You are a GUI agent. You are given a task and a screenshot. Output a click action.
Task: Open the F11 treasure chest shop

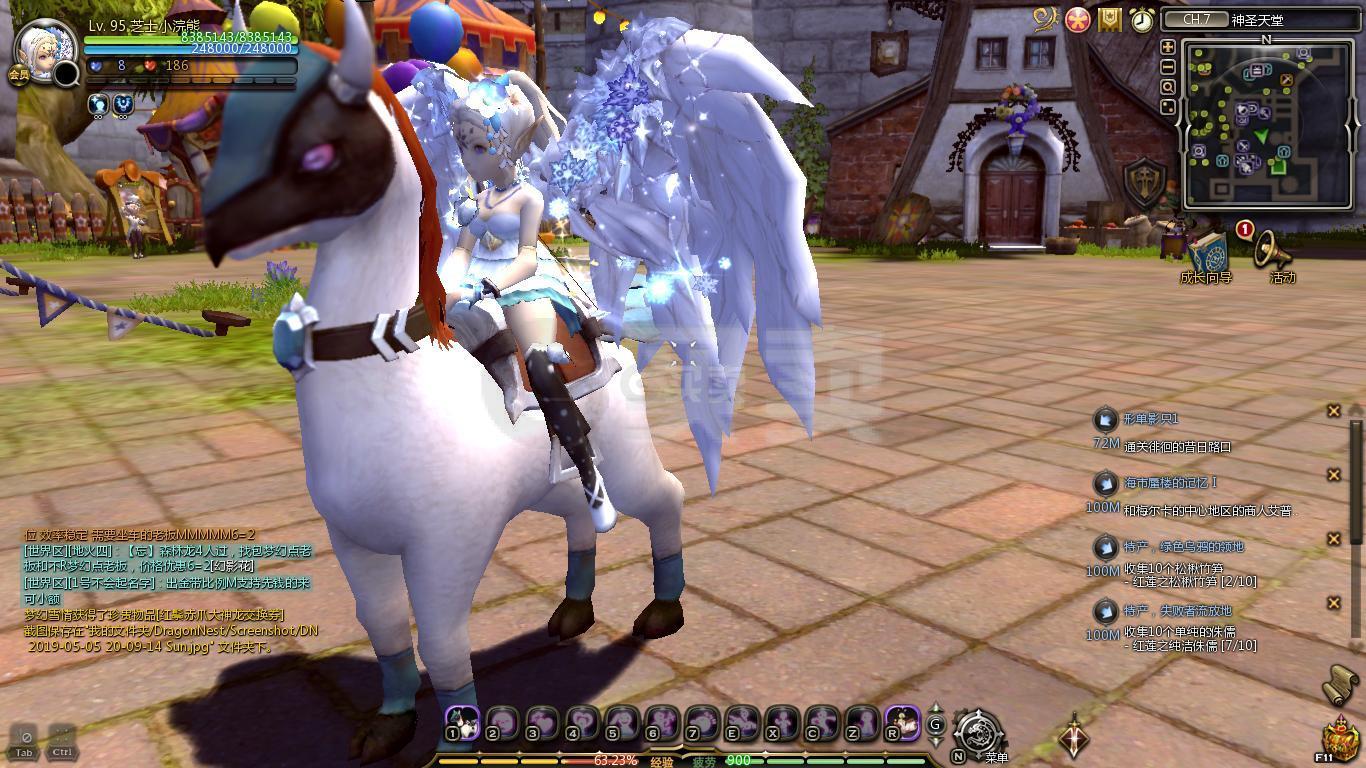pyautogui.click(x=1339, y=740)
